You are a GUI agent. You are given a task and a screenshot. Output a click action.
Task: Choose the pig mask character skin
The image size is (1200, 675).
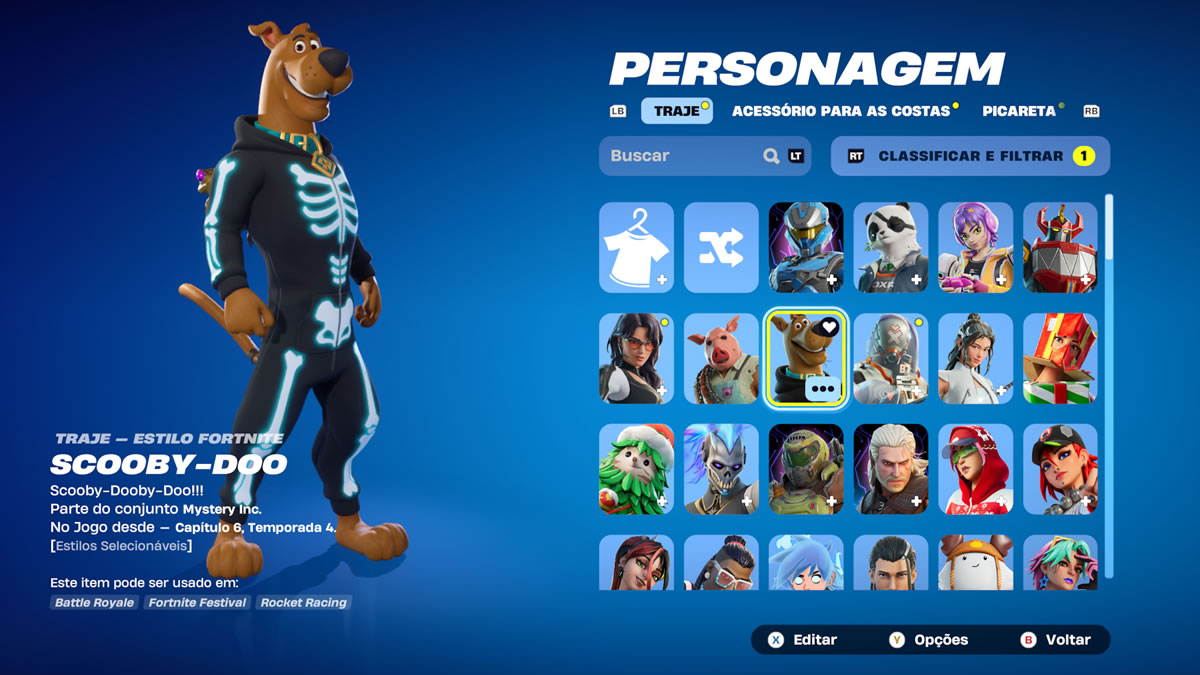coord(721,358)
